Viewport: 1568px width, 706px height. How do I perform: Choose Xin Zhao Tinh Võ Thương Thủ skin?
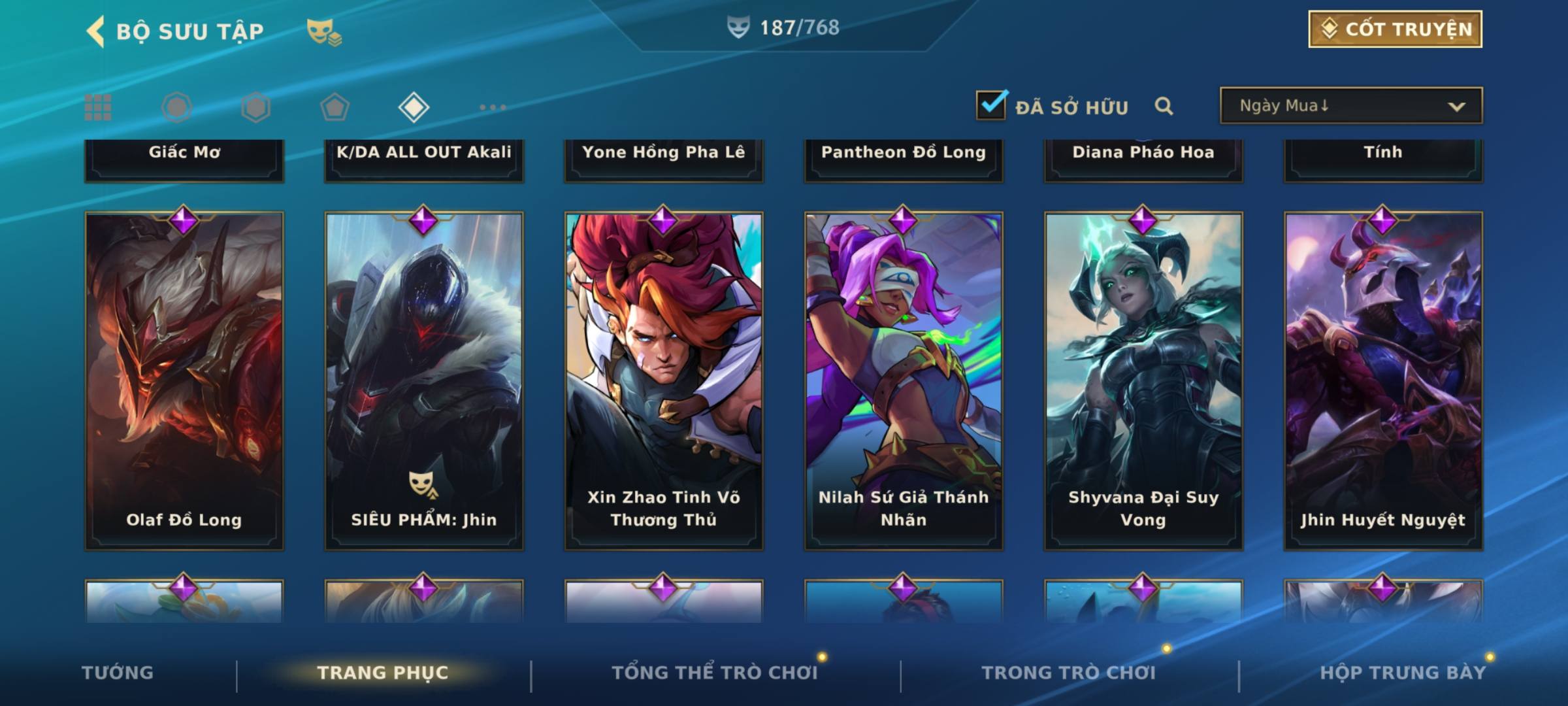664,380
